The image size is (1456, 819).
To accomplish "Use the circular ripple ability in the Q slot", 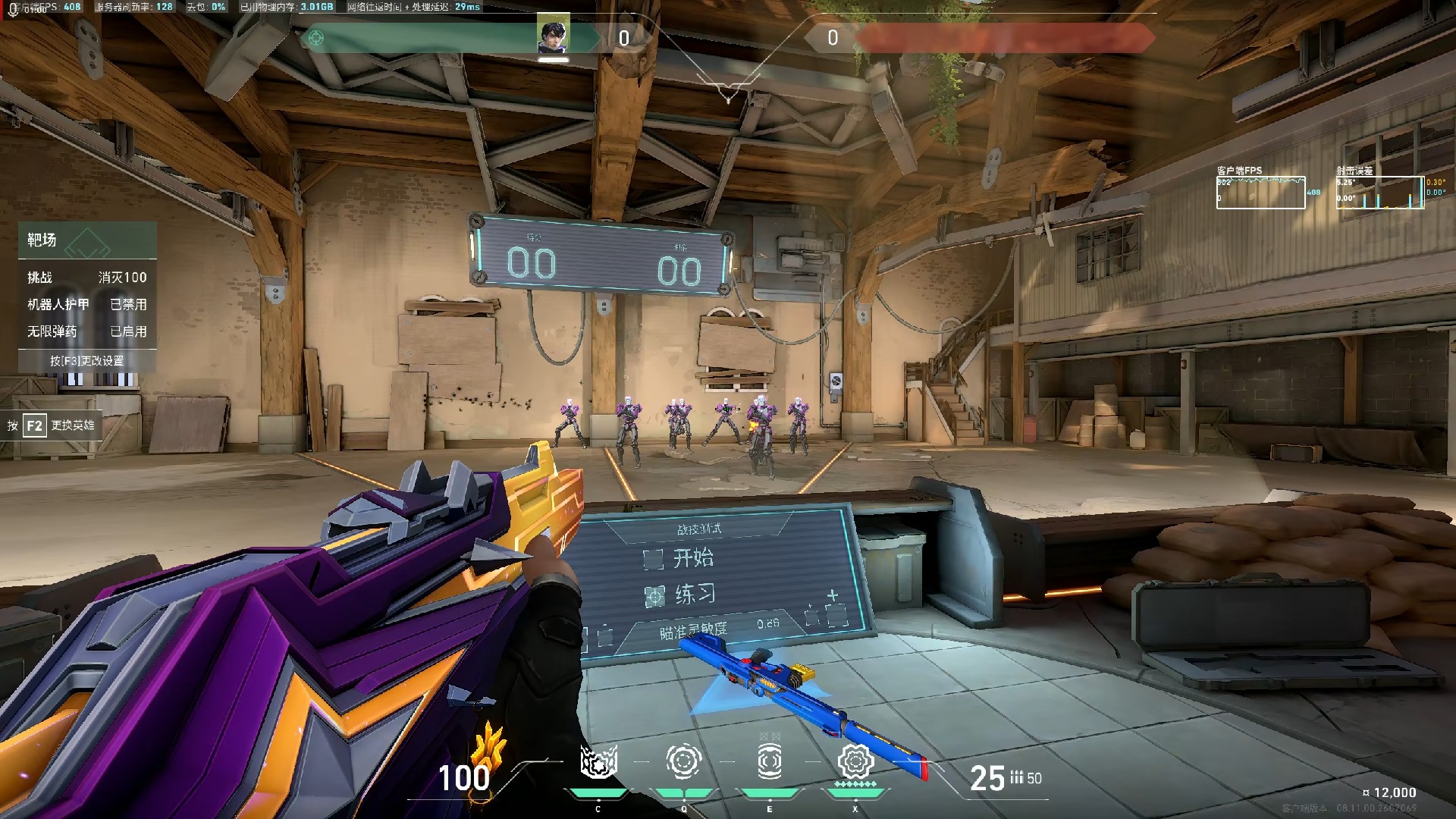I will point(683,761).
